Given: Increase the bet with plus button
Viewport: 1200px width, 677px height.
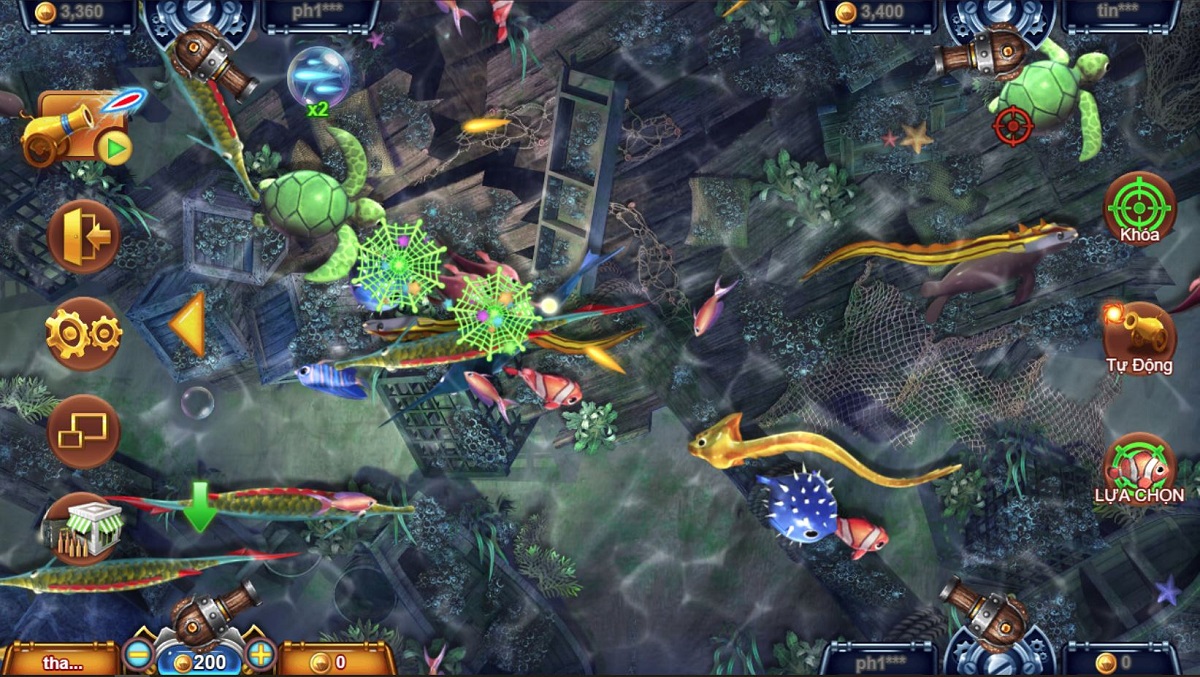Looking at the screenshot, I should coord(260,655).
